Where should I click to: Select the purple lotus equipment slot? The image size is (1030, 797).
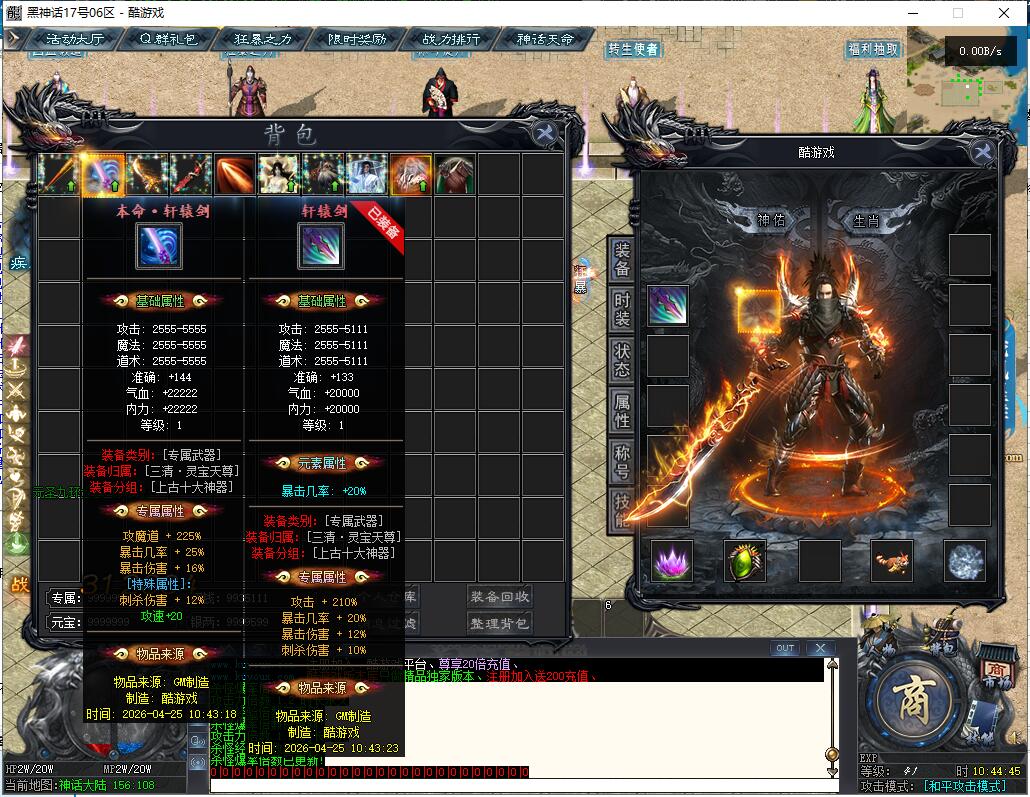click(671, 561)
